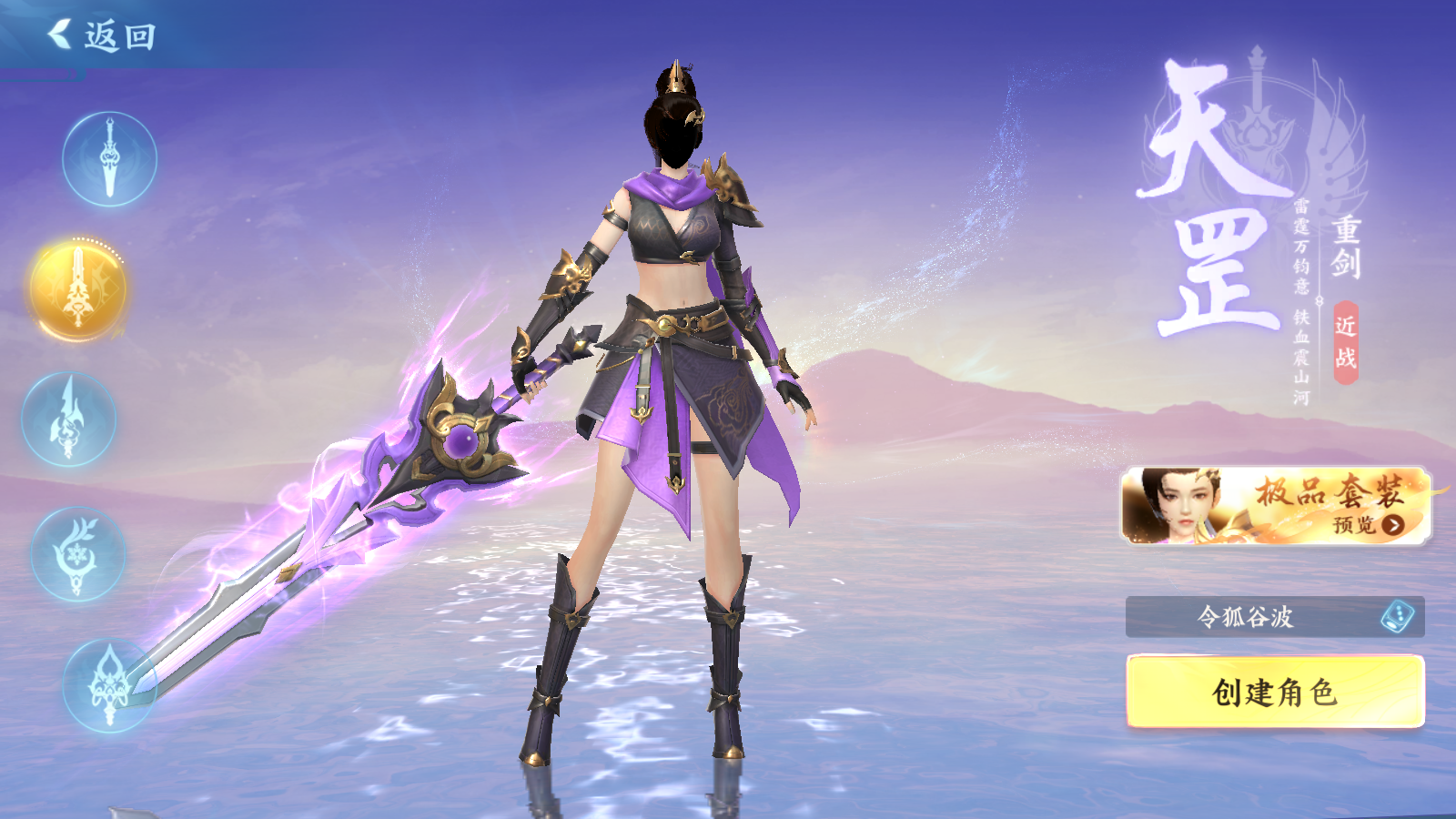Choose the bottom class emblem icon
This screenshot has height=819, width=1456.
(x=109, y=685)
